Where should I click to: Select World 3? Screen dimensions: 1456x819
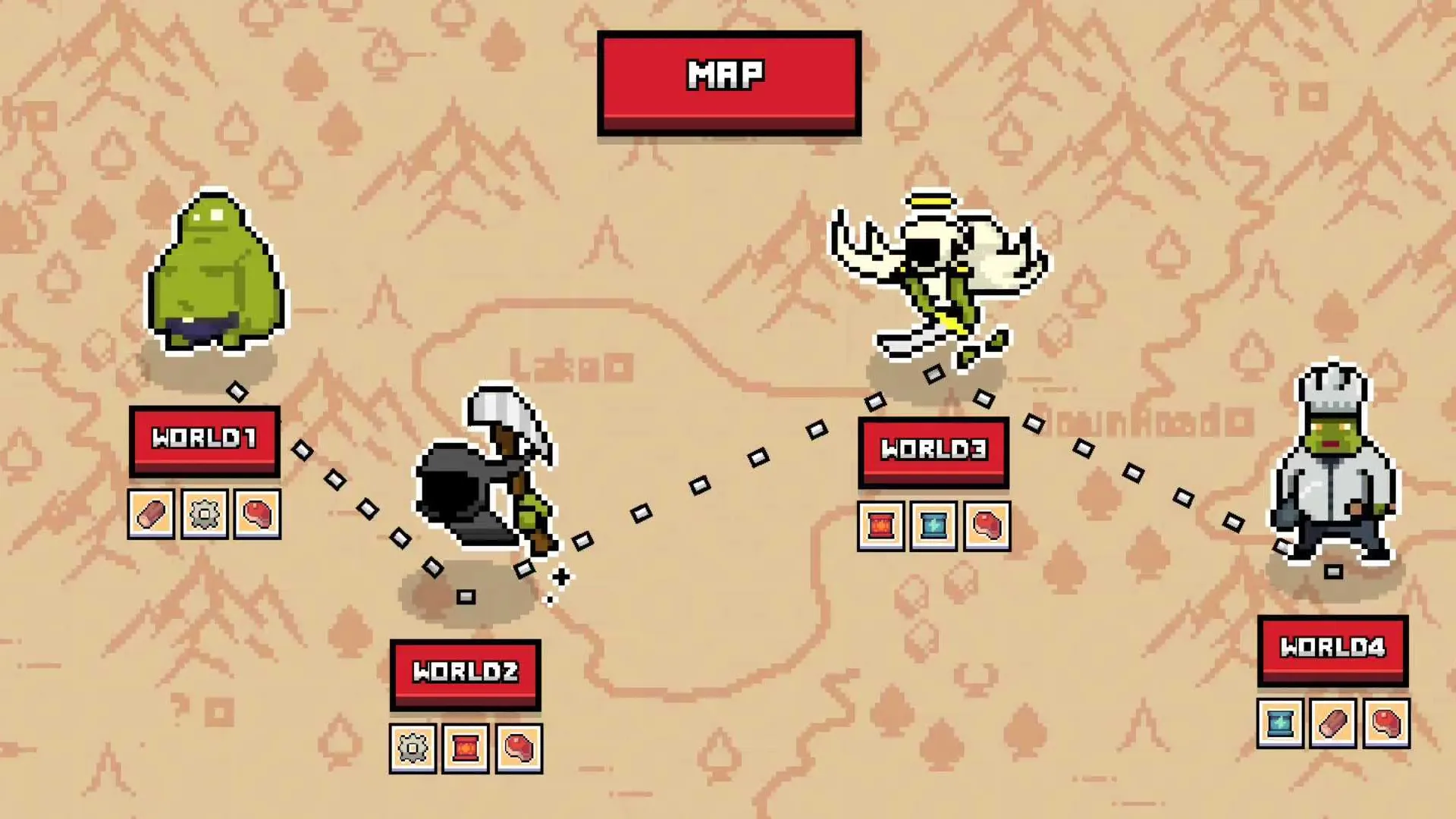934,450
